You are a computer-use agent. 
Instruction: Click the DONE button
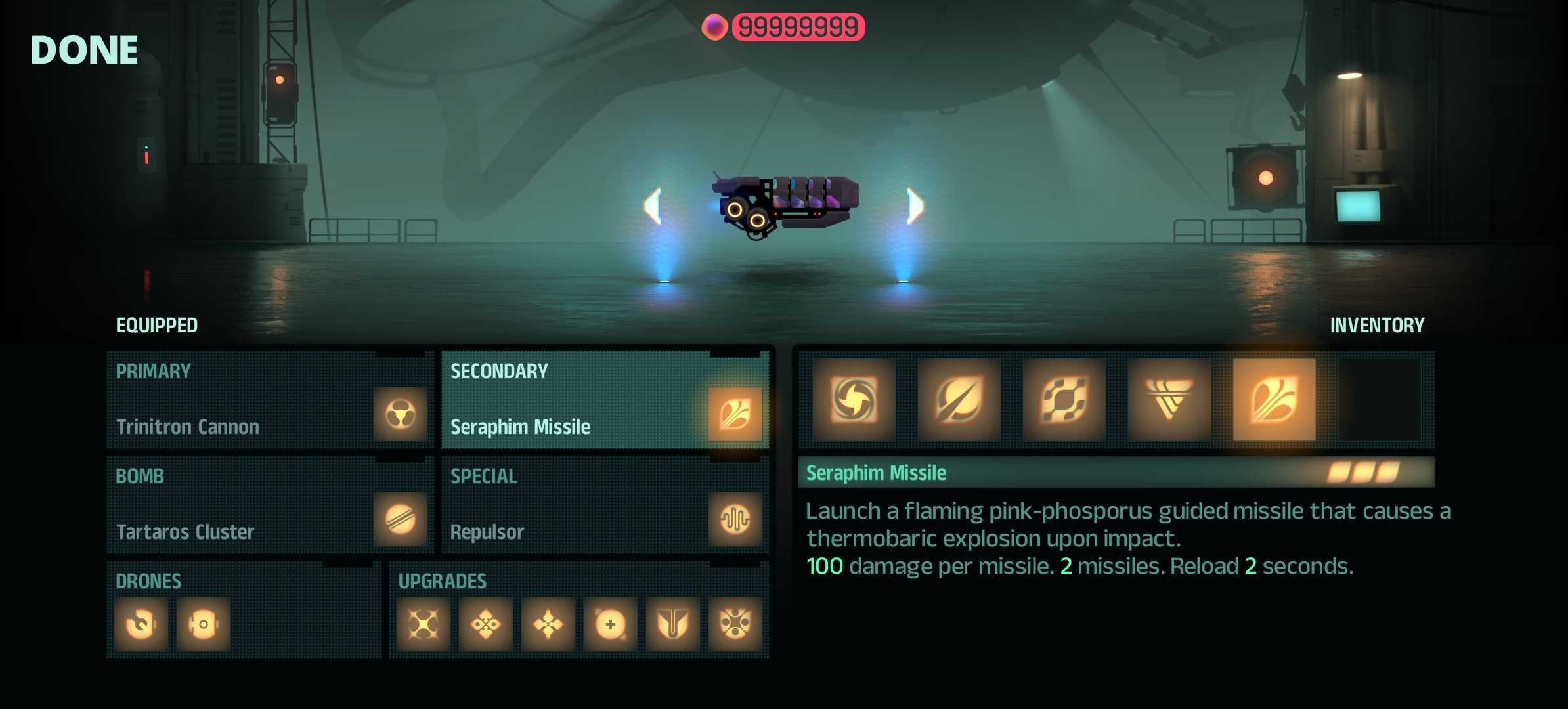click(84, 51)
